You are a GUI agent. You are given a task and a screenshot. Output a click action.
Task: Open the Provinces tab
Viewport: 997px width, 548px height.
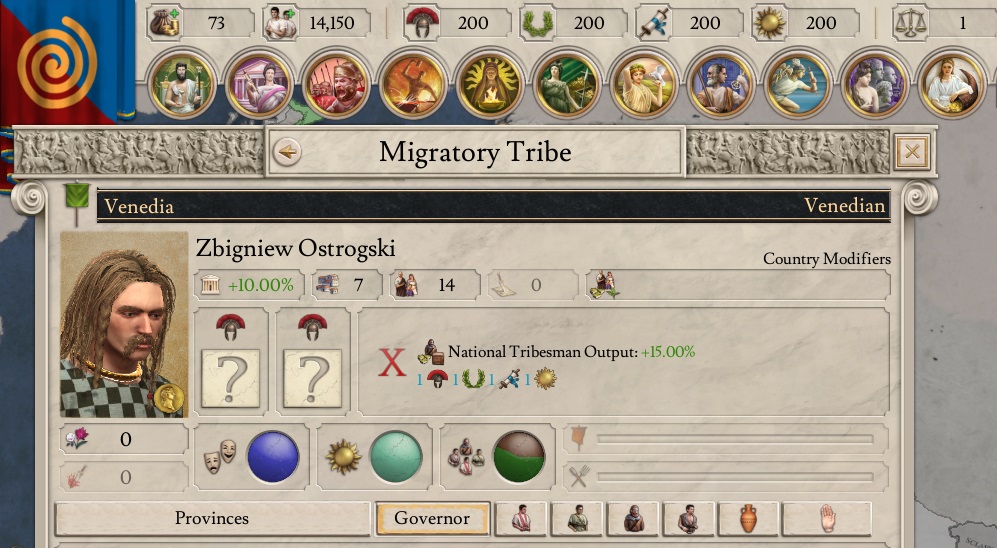pyautogui.click(x=212, y=519)
